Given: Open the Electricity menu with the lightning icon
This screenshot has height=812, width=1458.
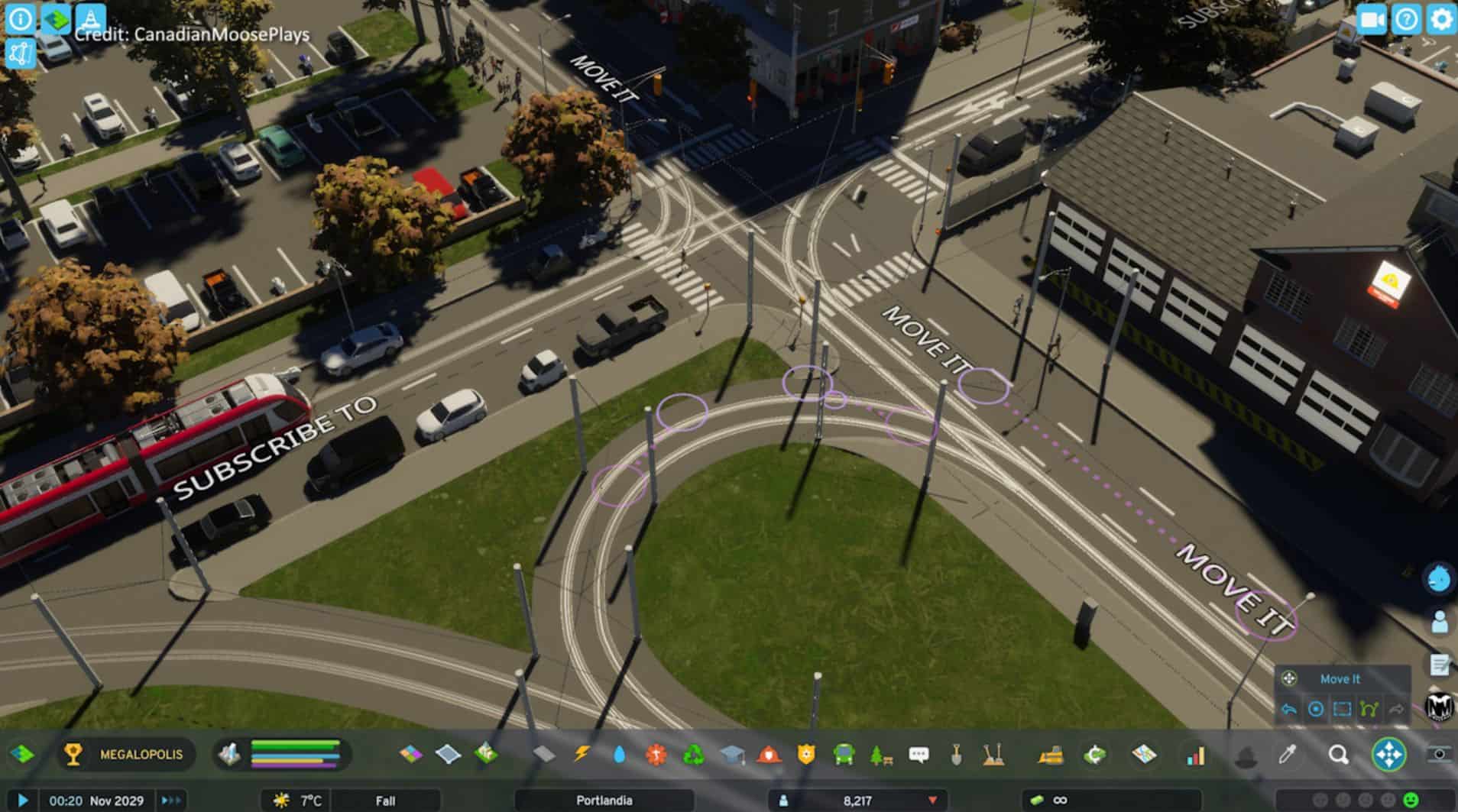Looking at the screenshot, I should (x=582, y=755).
